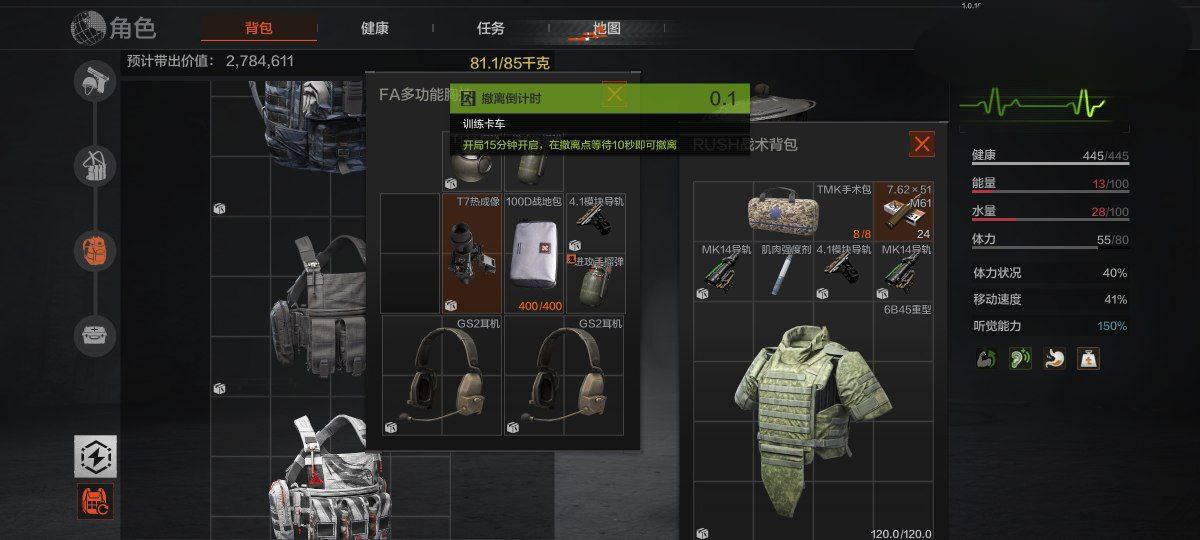Close the RUSH tactical backpack window

tap(922, 145)
